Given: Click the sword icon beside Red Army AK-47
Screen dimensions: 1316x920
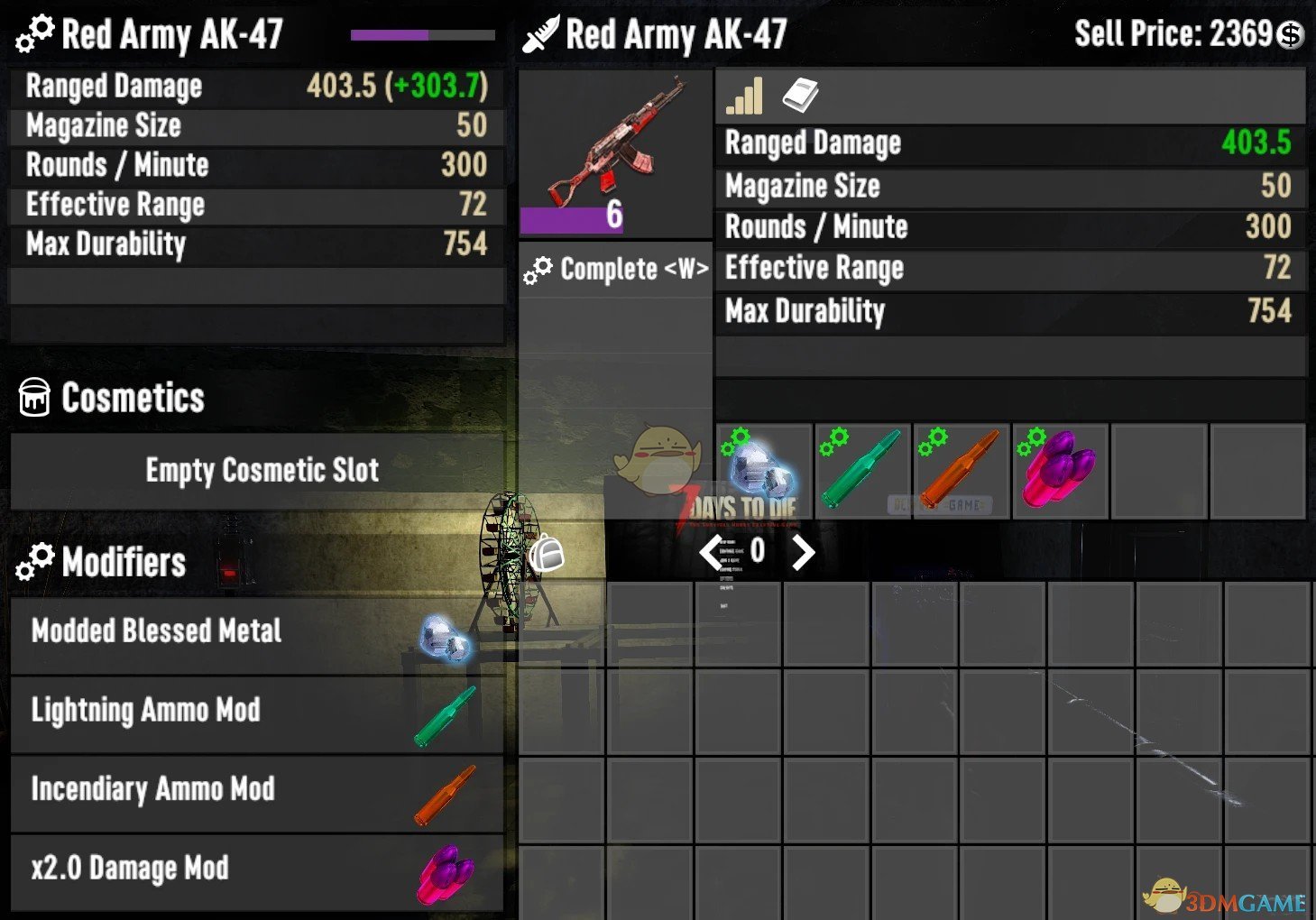Looking at the screenshot, I should pyautogui.click(x=542, y=32).
